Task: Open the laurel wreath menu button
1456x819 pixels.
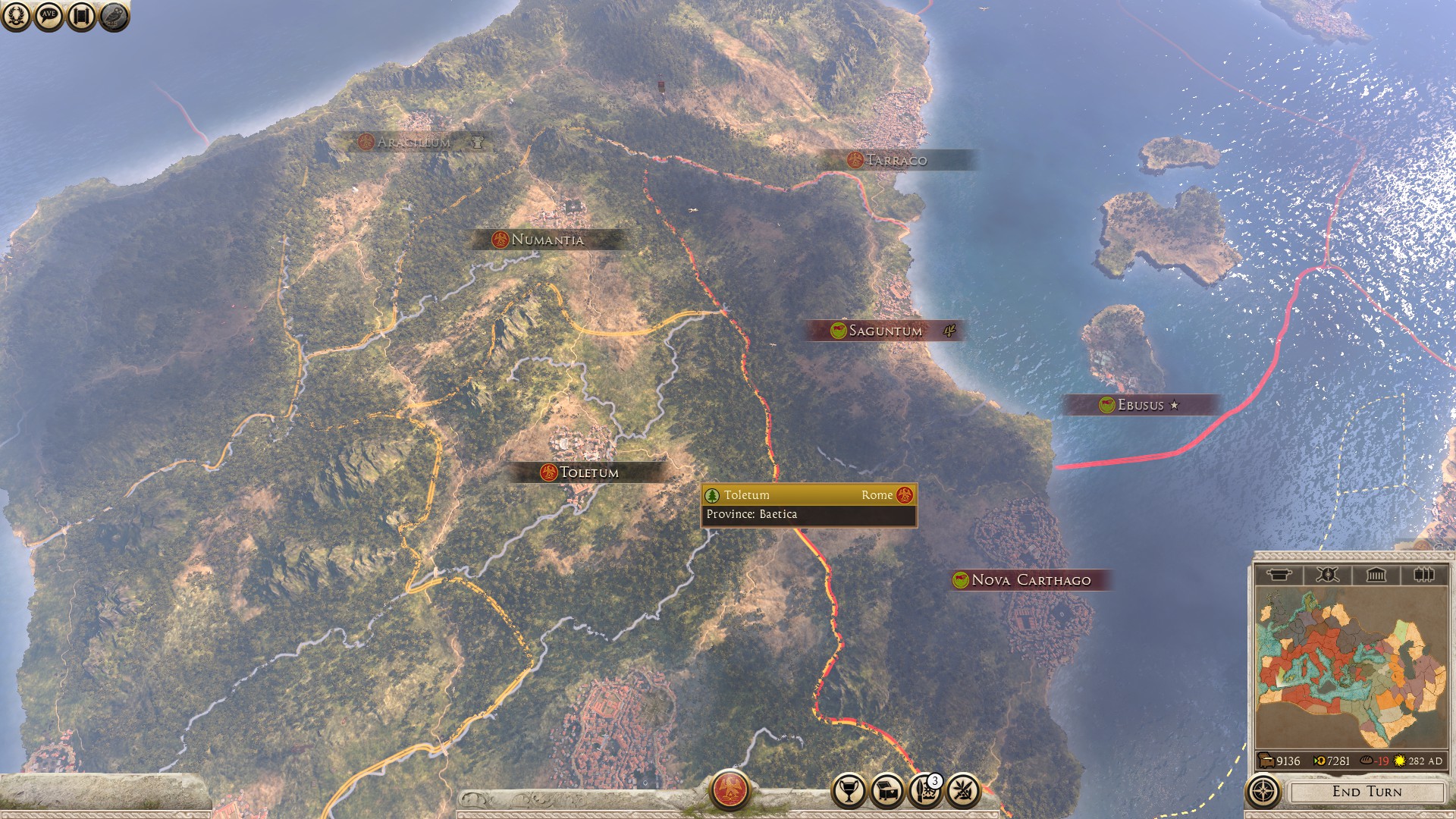Action: 16,16
